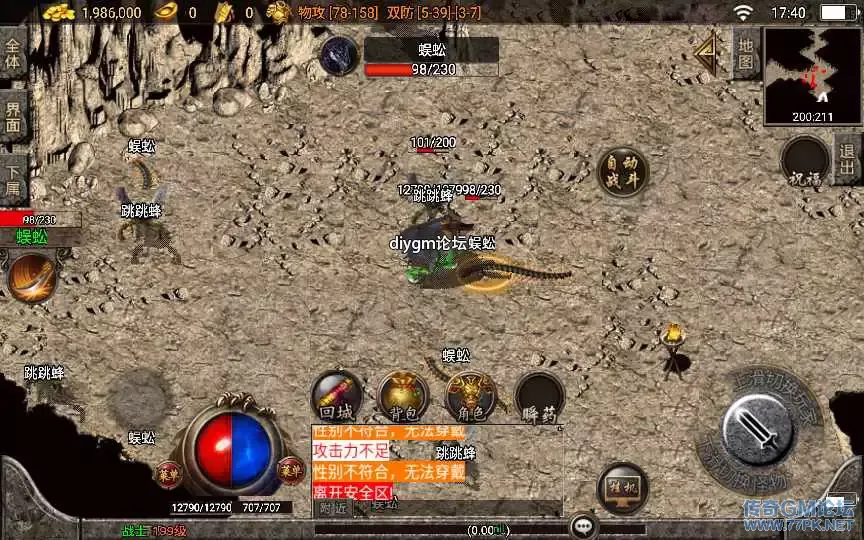
Task: Select the 界面 interface tab
Action: tap(14, 117)
